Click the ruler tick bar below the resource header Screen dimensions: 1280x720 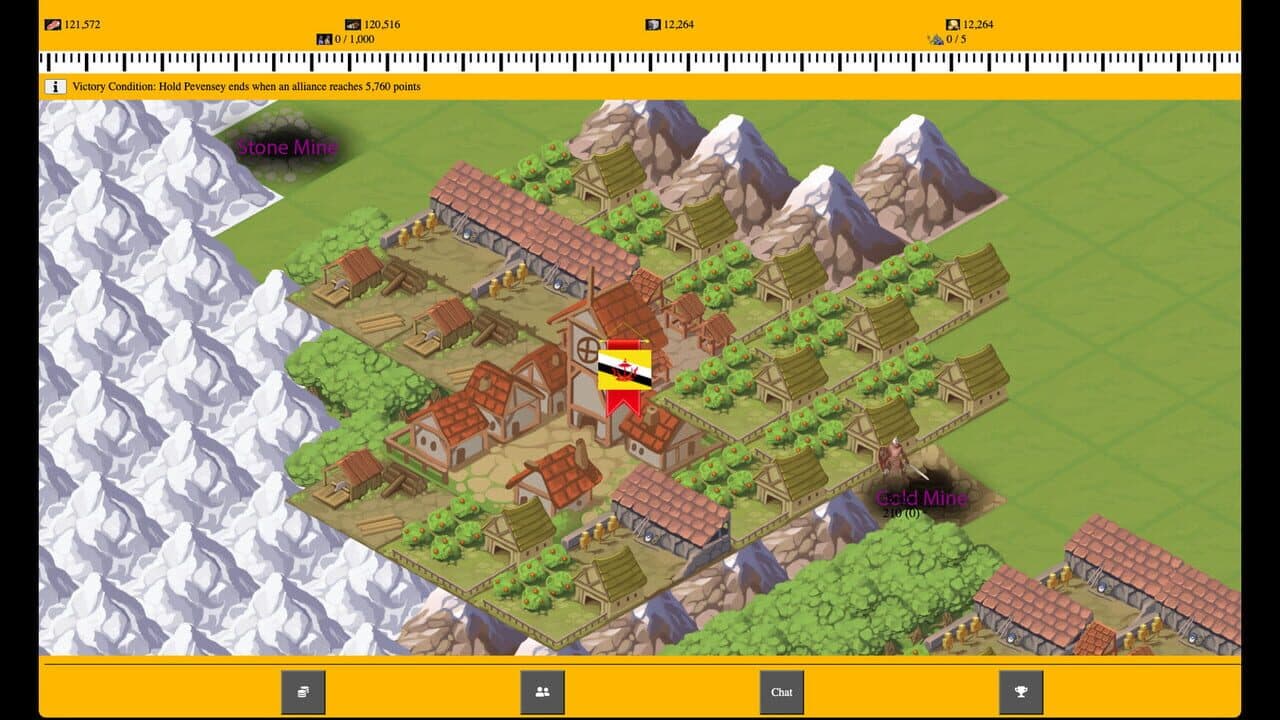(x=640, y=63)
